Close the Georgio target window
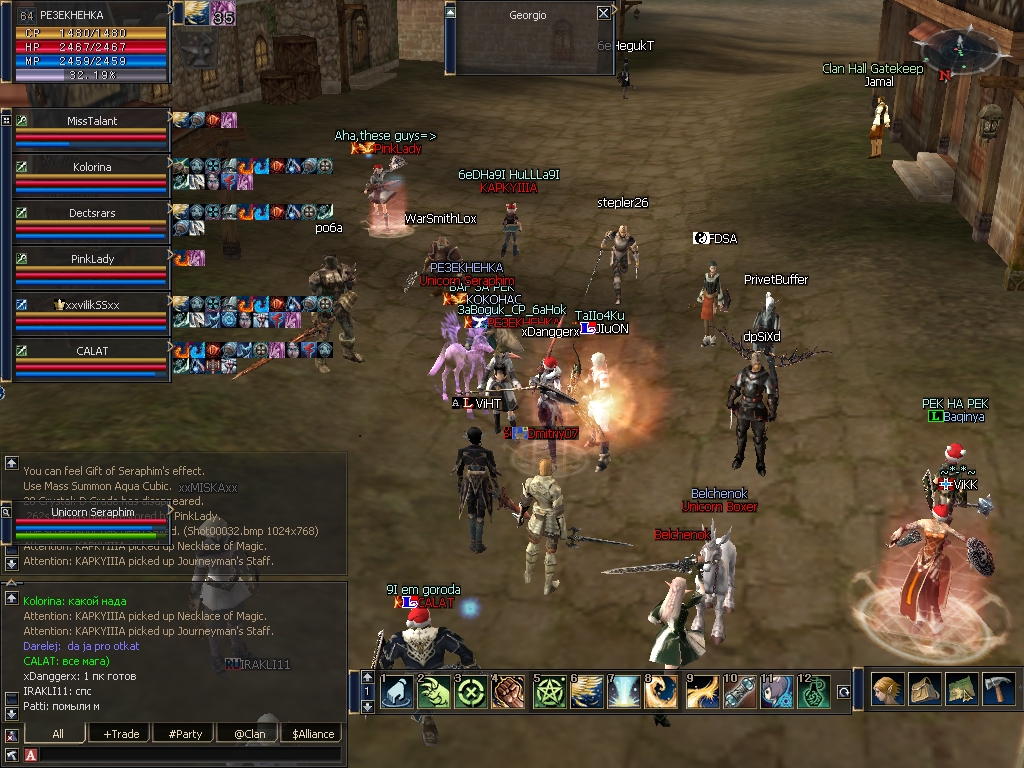Viewport: 1024px width, 768px height. 603,14
